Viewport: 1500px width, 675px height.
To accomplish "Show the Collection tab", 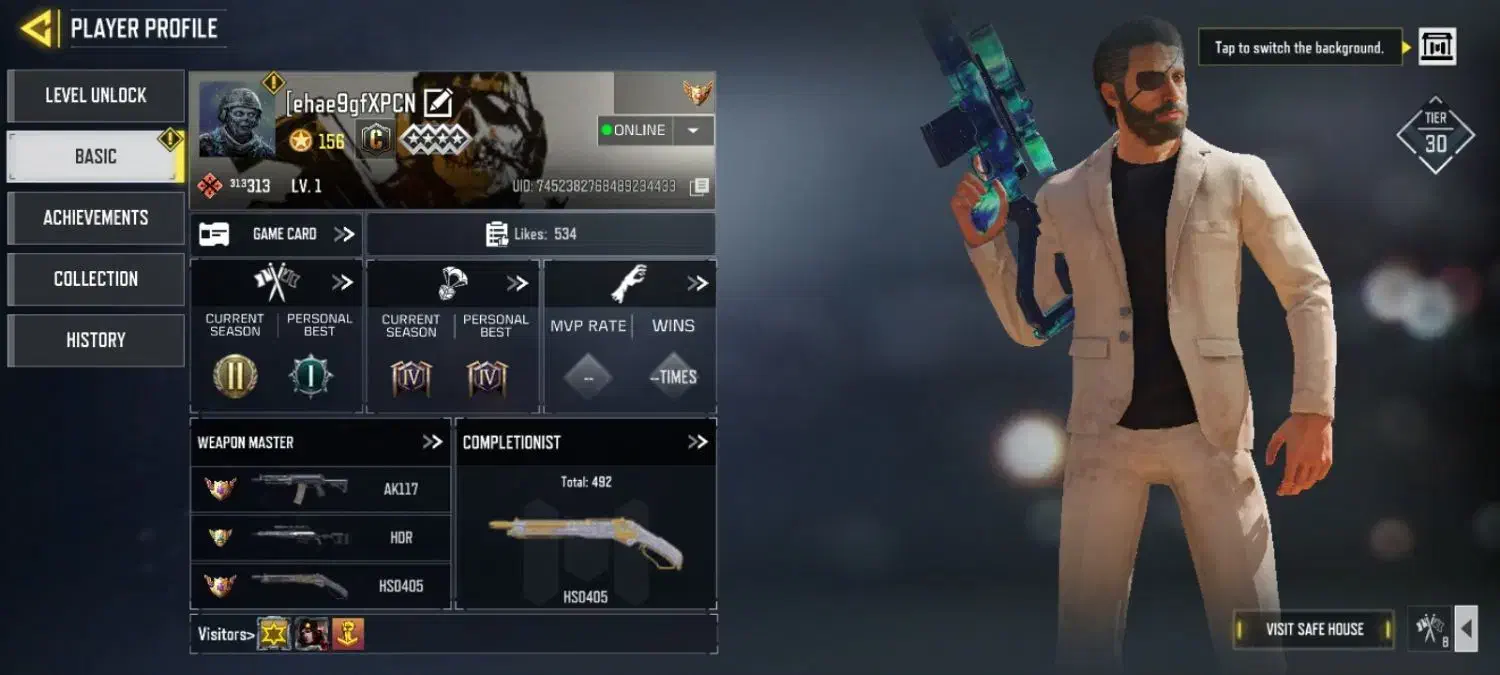I will point(96,279).
